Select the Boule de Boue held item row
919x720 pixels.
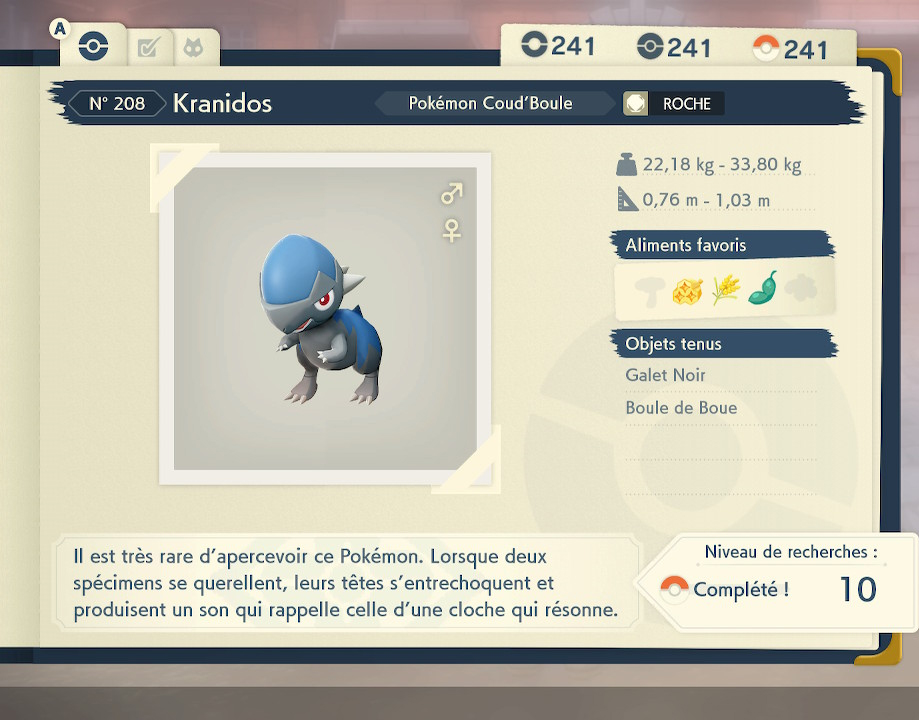[681, 408]
